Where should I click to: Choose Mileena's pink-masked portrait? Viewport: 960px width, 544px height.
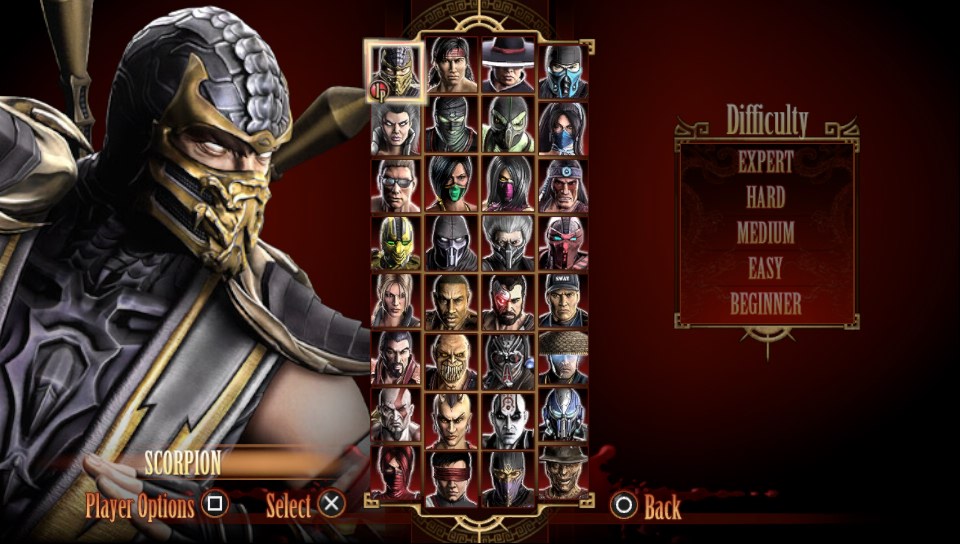click(x=508, y=185)
